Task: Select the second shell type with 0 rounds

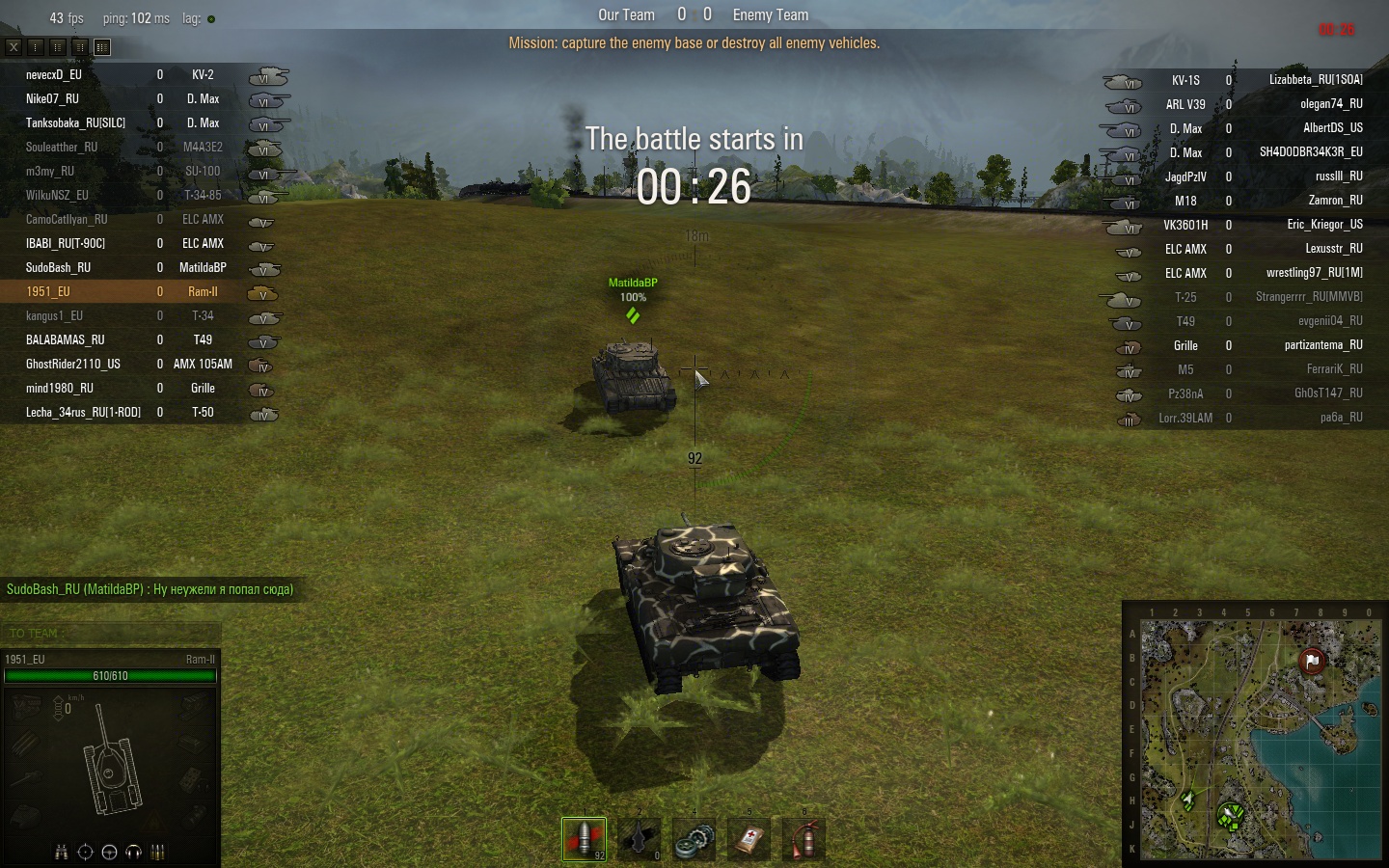Action: point(639,839)
